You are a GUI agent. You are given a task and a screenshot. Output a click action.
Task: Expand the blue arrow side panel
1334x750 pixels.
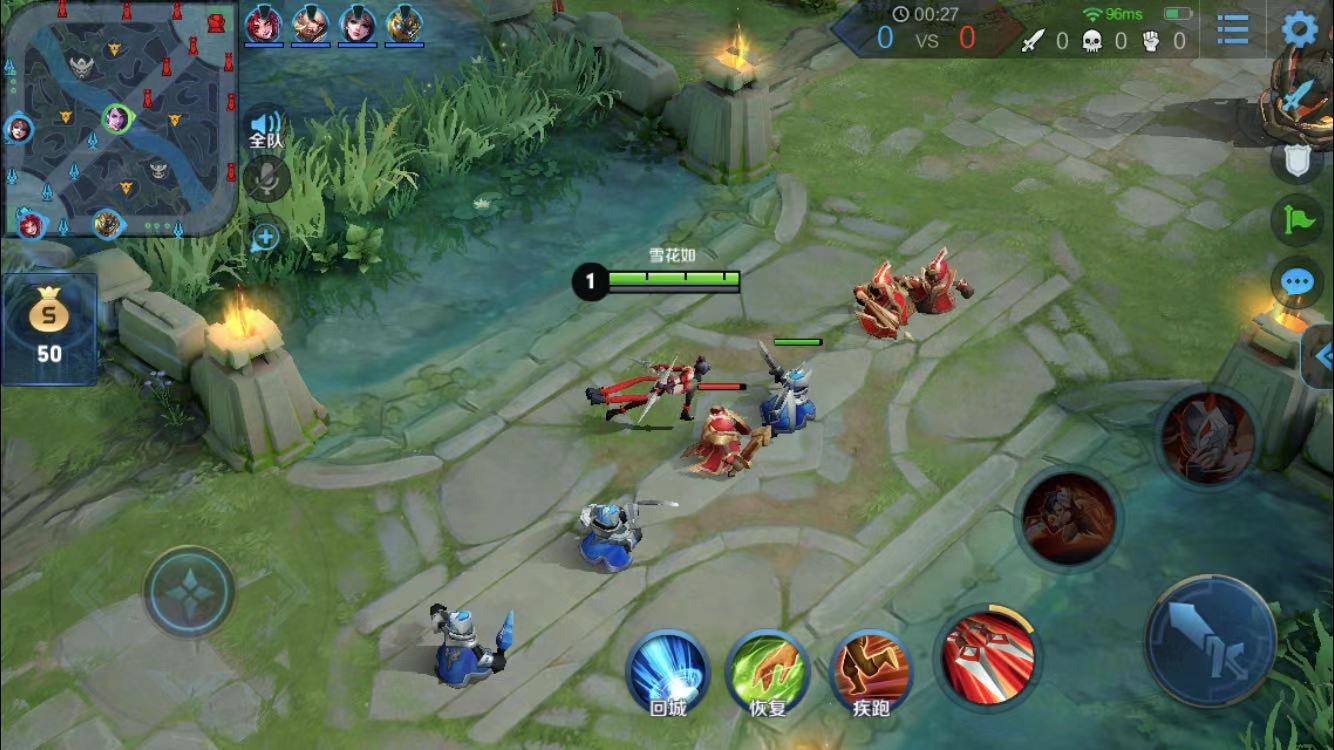(1322, 355)
